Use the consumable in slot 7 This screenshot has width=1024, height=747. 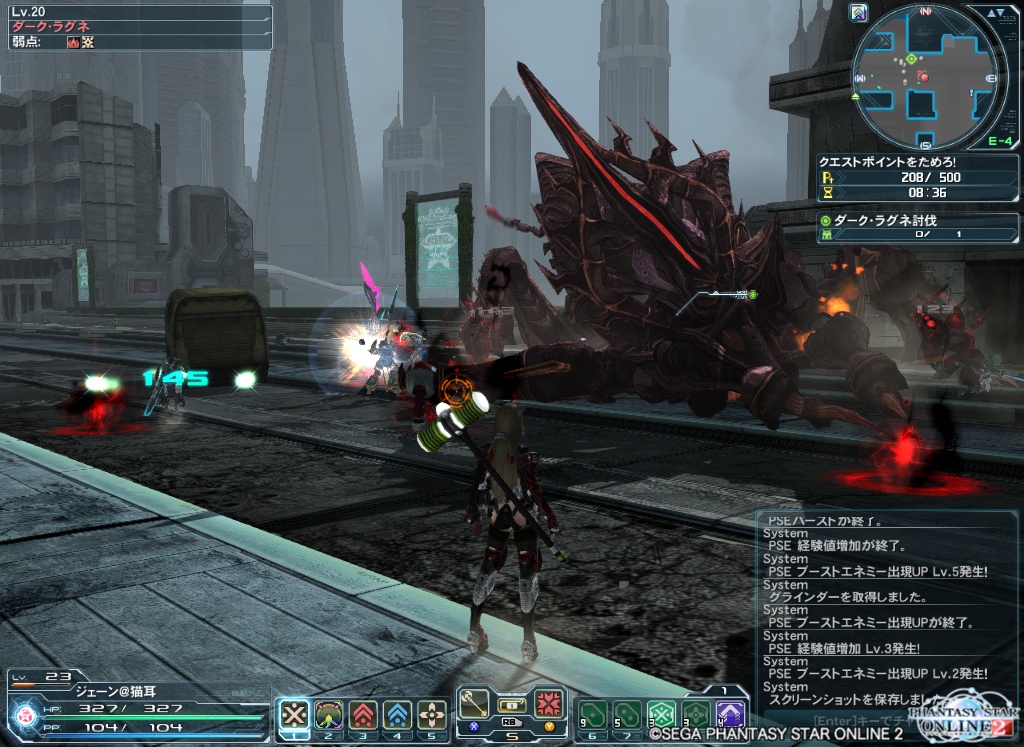pos(626,714)
